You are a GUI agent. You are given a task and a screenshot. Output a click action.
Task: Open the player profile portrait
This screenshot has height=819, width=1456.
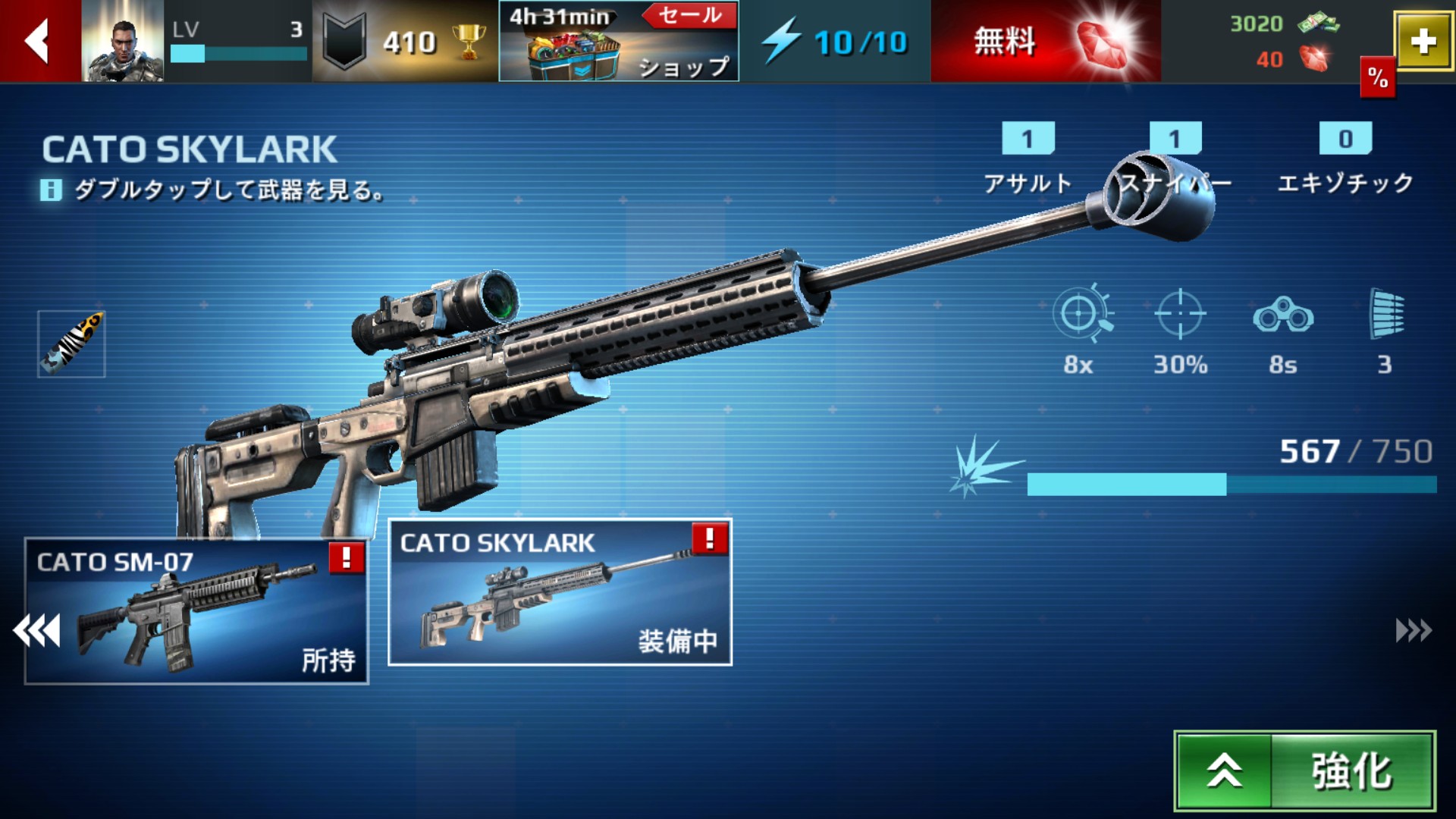[122, 42]
